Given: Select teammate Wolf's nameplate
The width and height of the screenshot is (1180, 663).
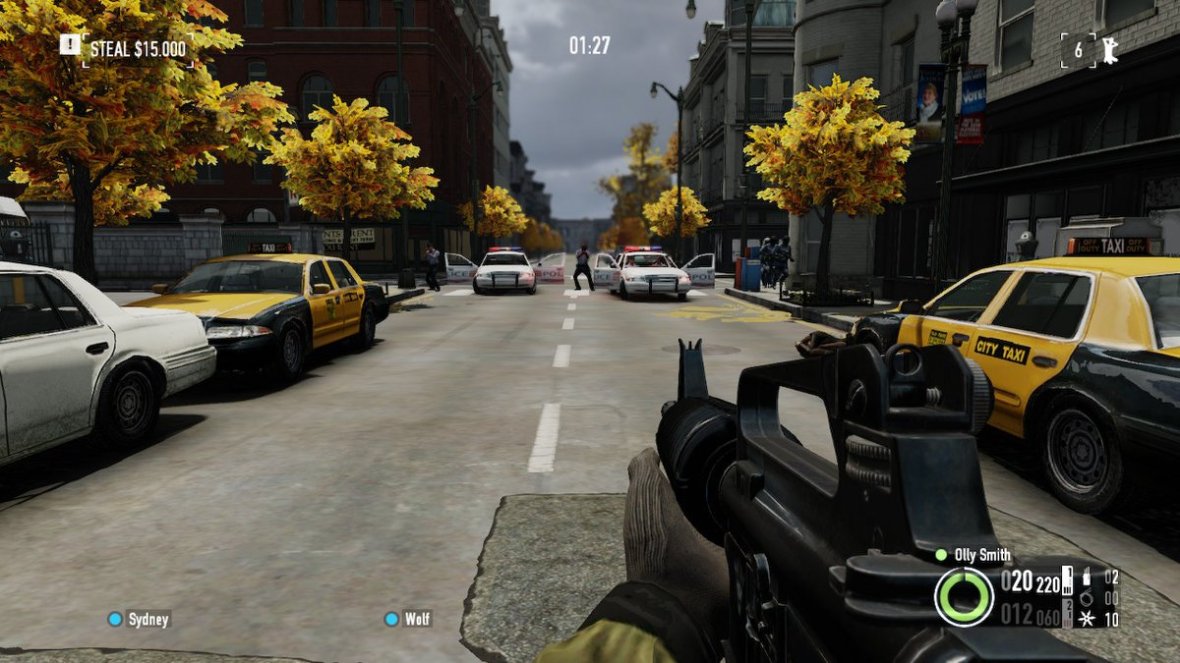Looking at the screenshot, I should [408, 619].
